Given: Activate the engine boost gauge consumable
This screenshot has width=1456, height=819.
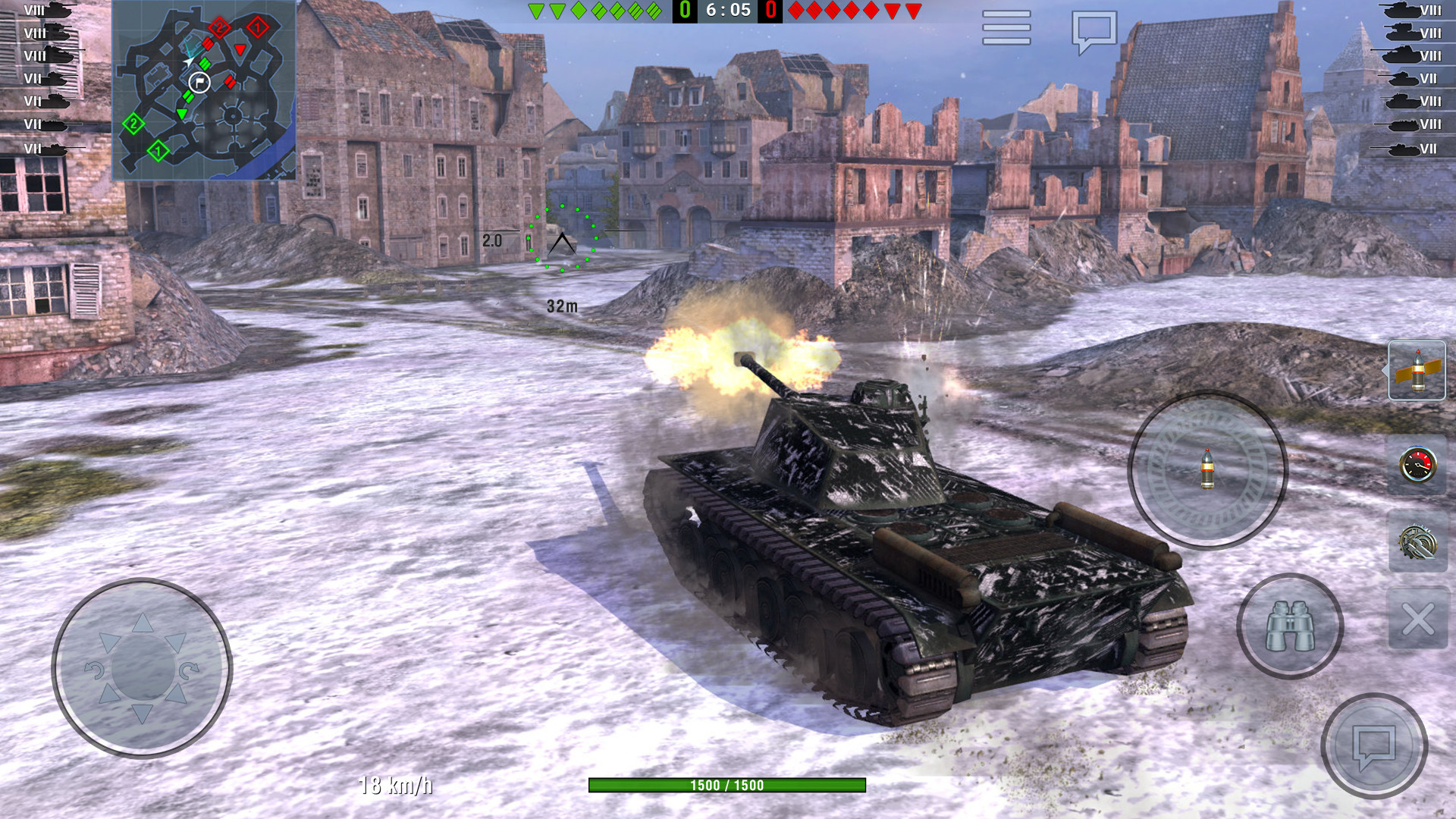Looking at the screenshot, I should click(x=1417, y=466).
